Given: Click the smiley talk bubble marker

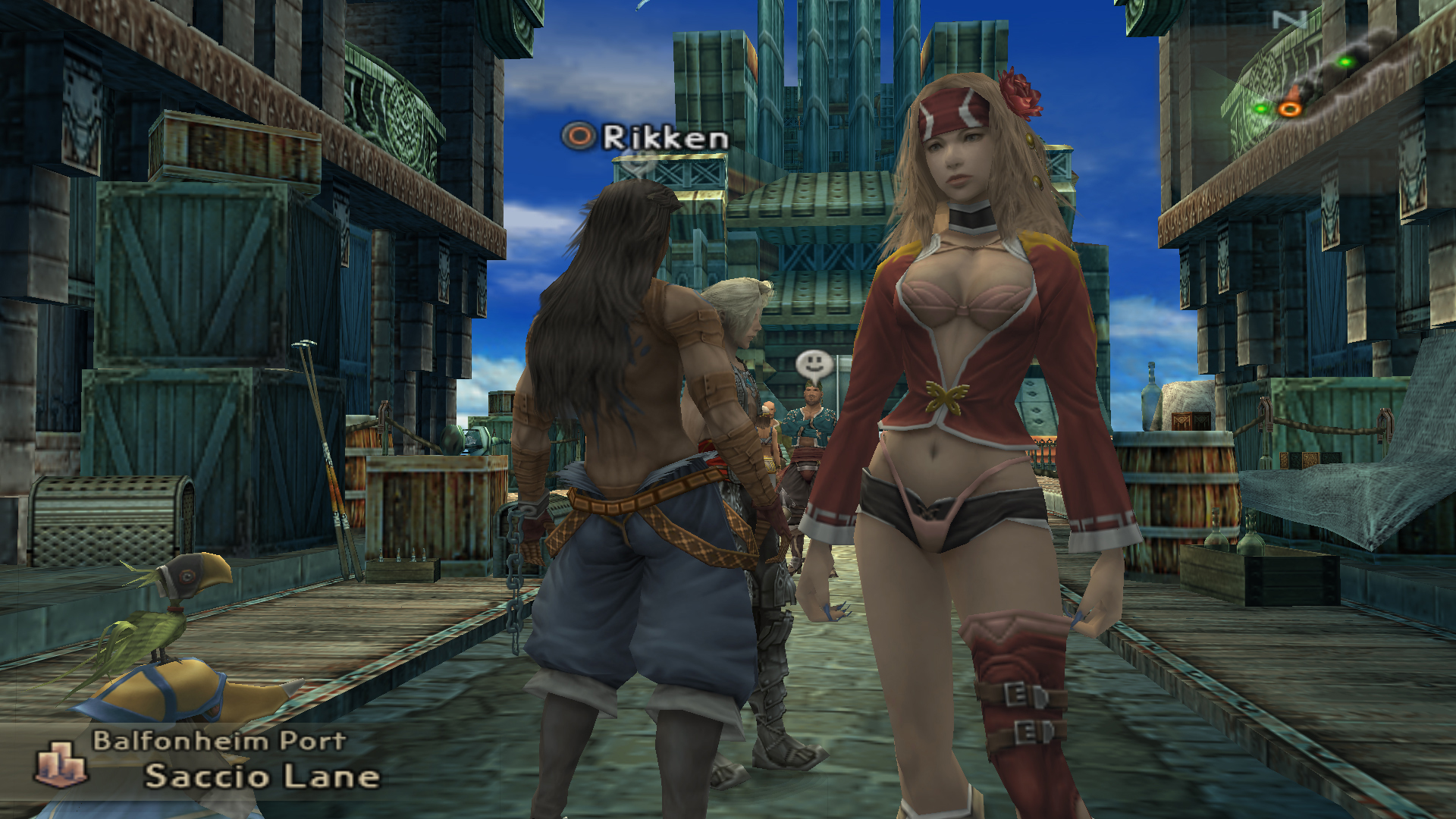Looking at the screenshot, I should 814,366.
